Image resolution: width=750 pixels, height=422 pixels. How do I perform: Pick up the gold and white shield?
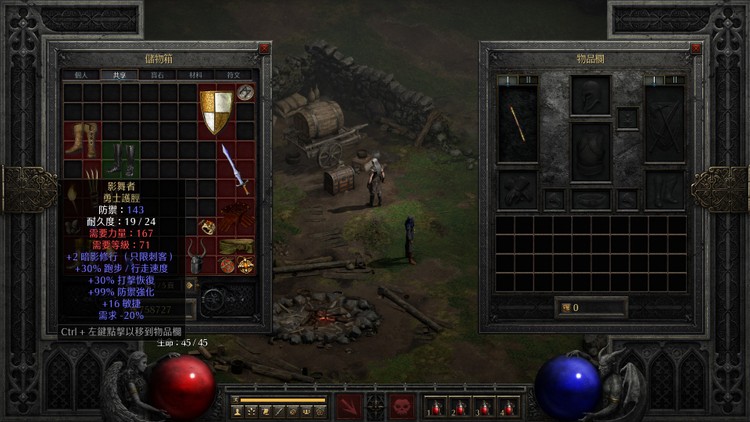click(x=215, y=111)
